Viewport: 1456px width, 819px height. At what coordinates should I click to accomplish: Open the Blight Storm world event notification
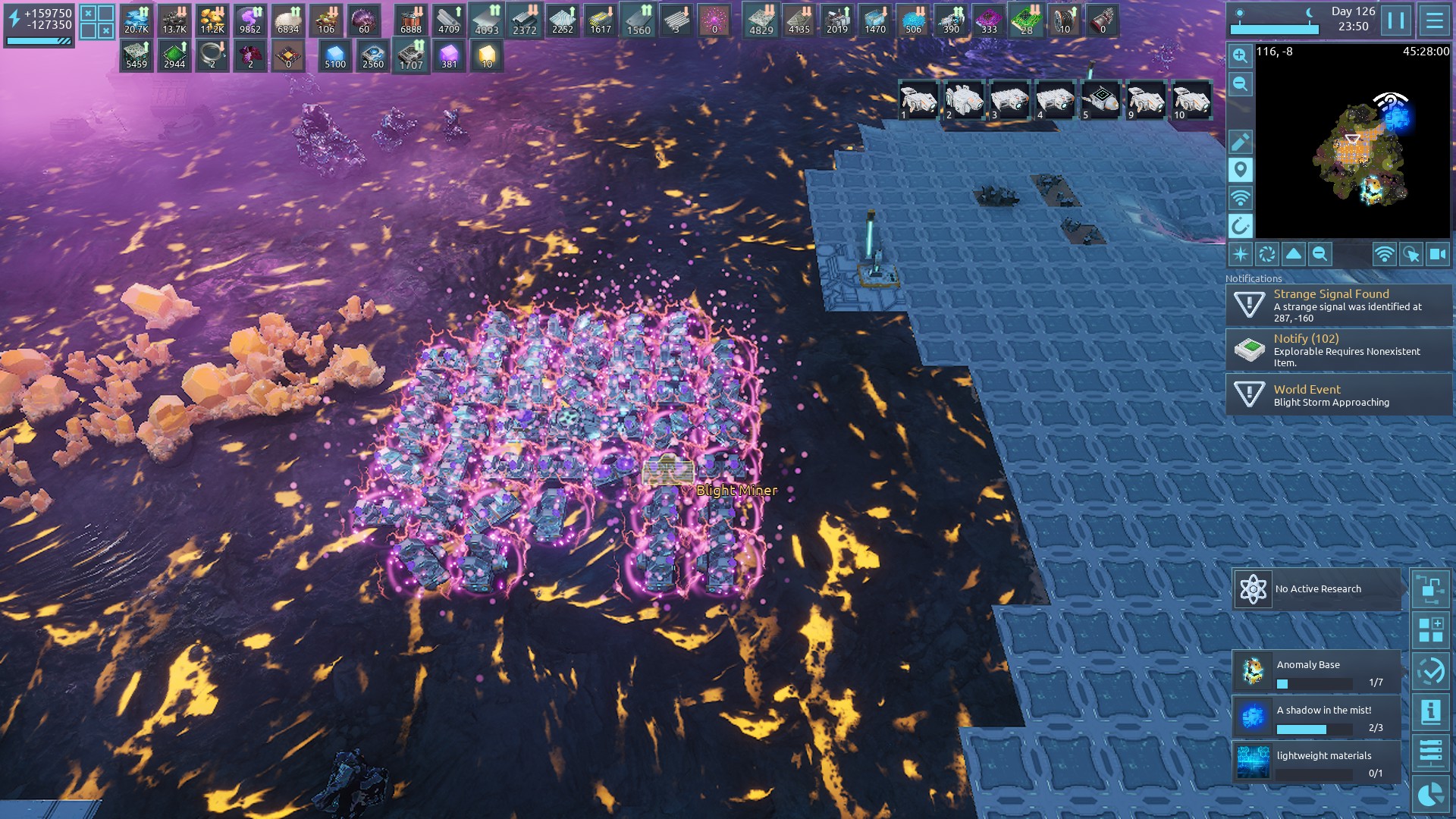1339,394
